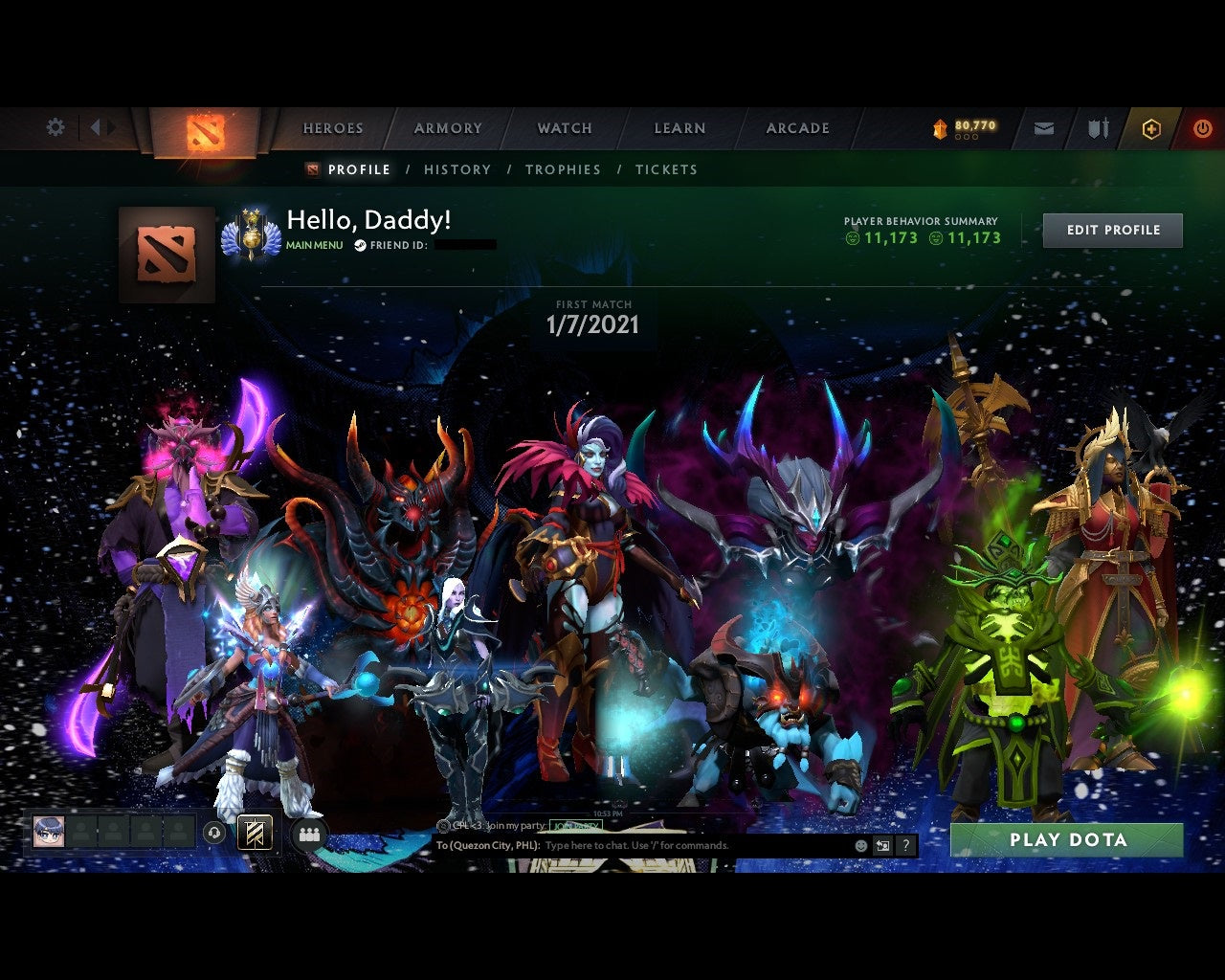The width and height of the screenshot is (1225, 980).
Task: Click the power/quit icon
Action: (x=1202, y=126)
